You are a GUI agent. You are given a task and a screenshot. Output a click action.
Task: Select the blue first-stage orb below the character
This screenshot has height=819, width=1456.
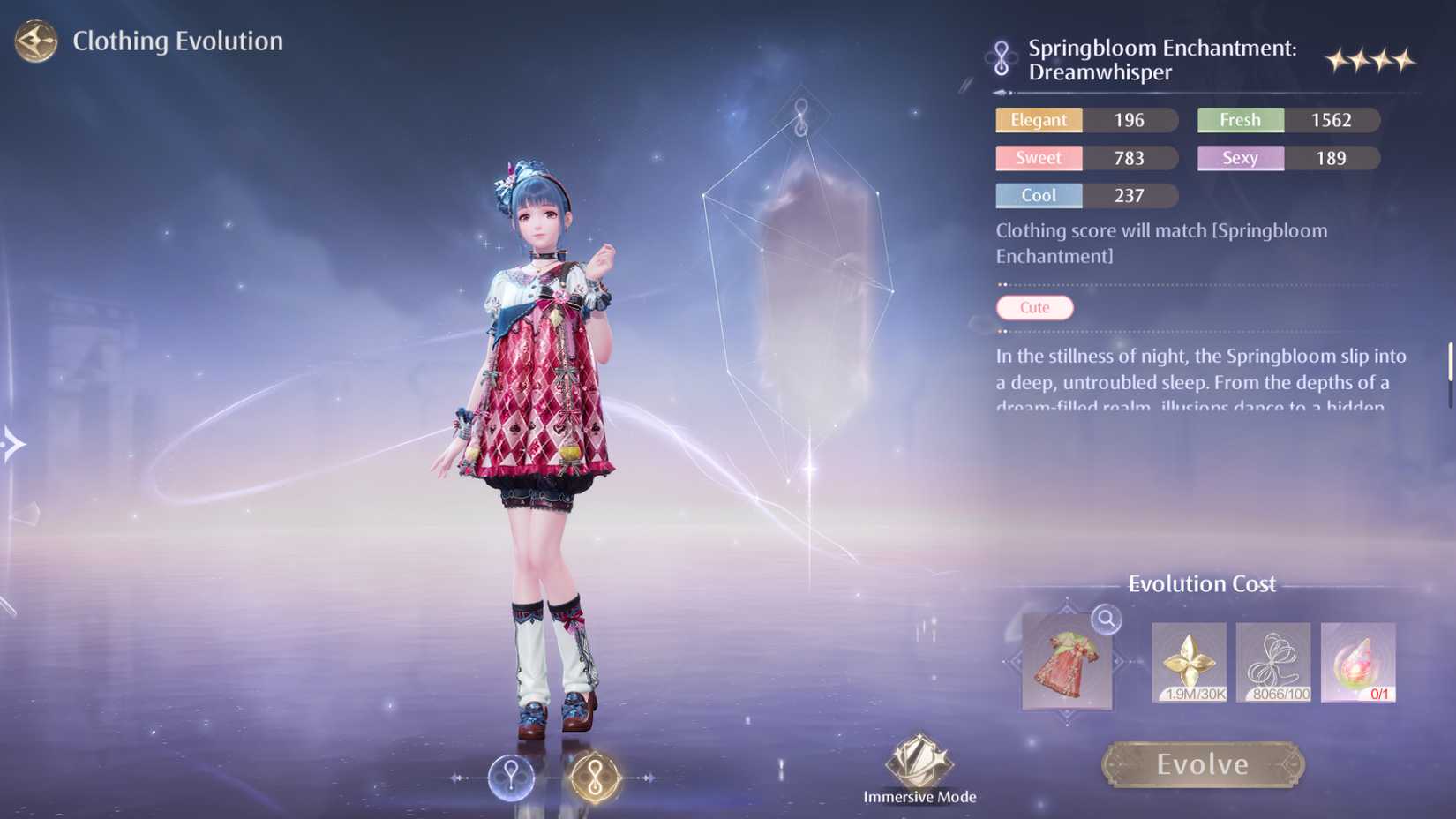[511, 777]
